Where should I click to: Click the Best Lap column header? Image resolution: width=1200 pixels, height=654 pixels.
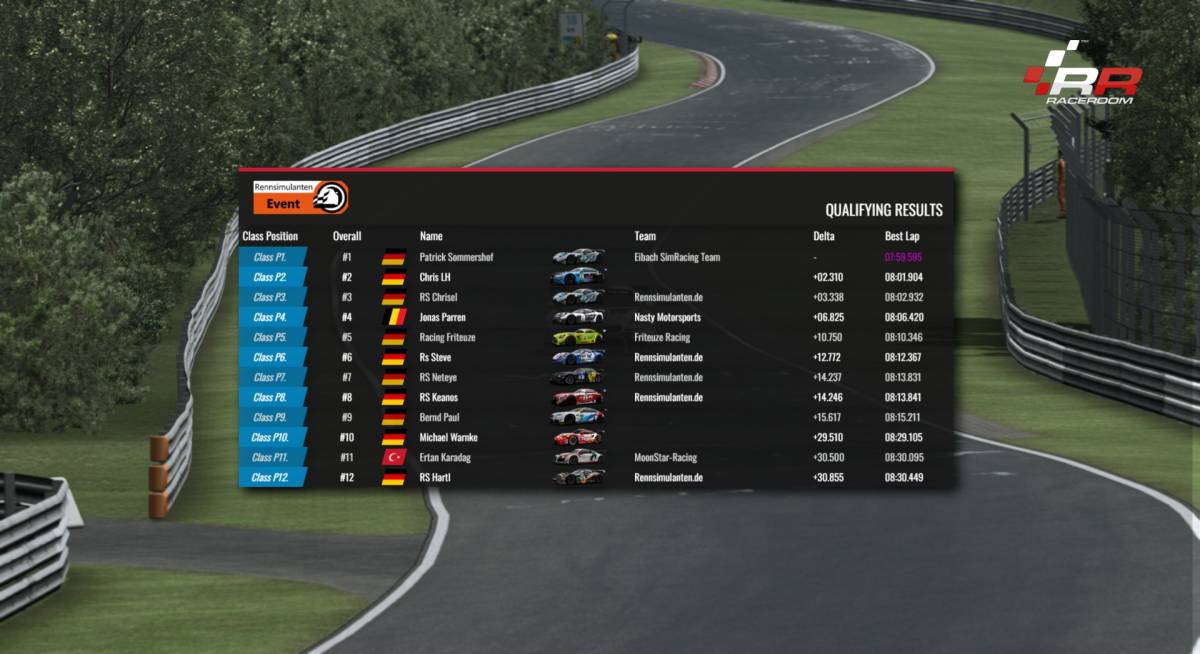[902, 236]
